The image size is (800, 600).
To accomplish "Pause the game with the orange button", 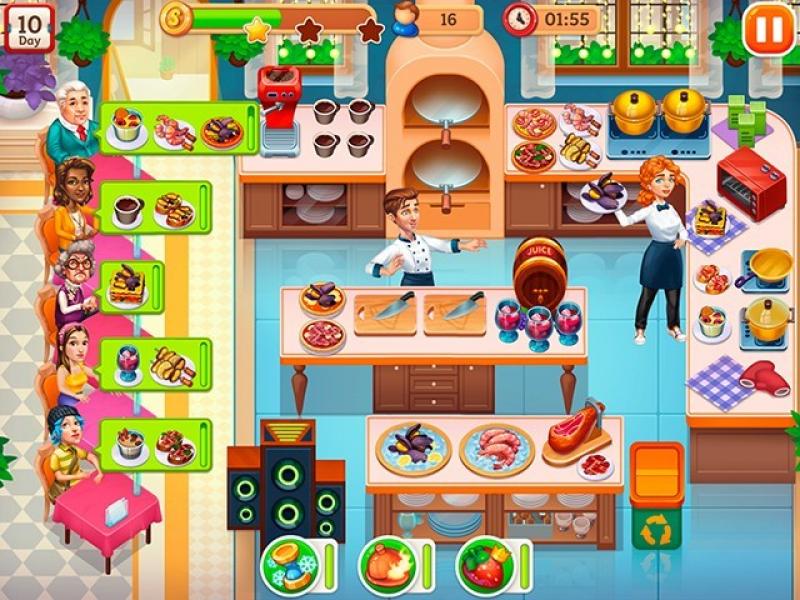I will (x=769, y=30).
